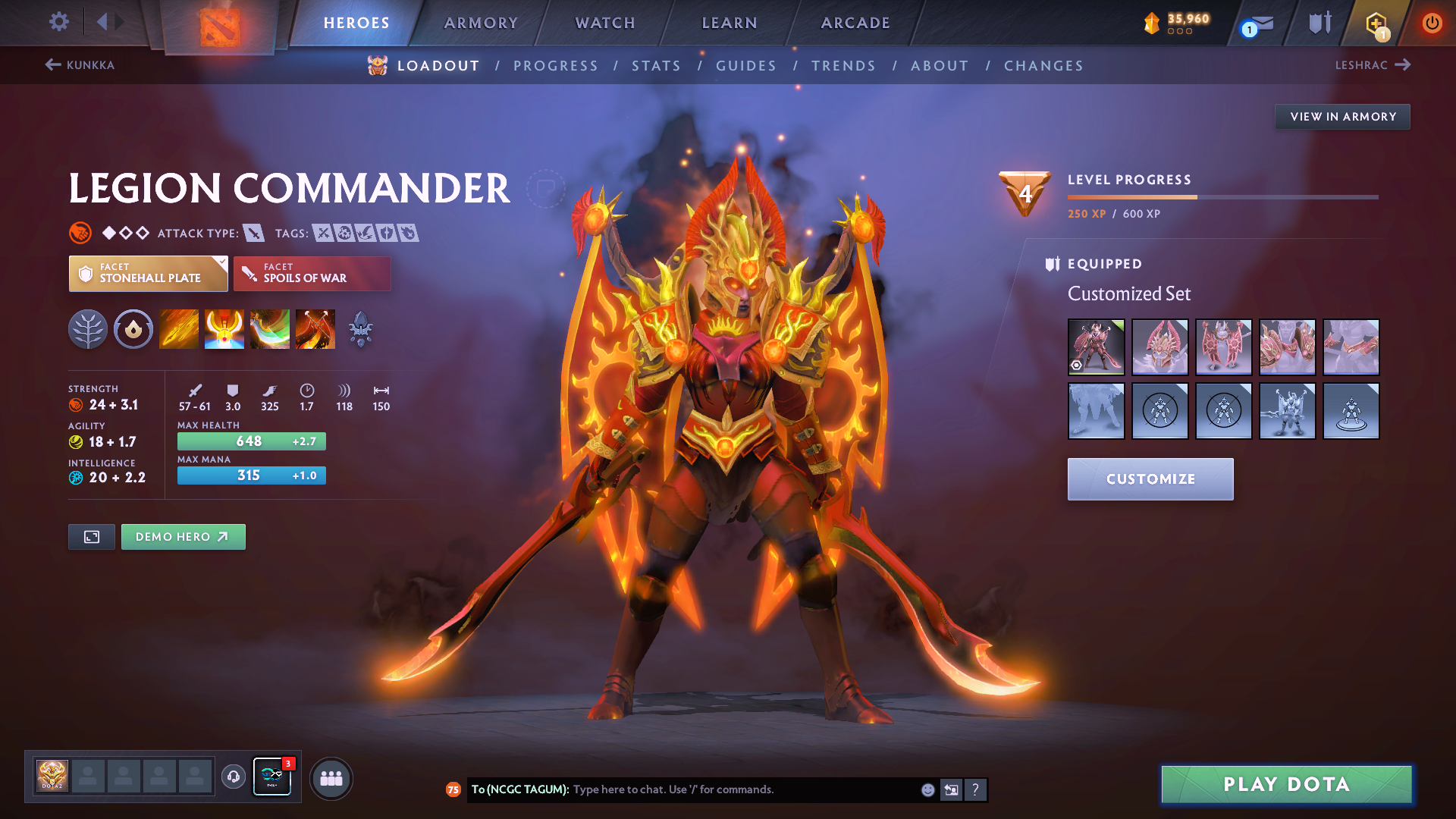Click the Level Progress XP bar
This screenshot has width=1456, height=819.
[x=1221, y=196]
